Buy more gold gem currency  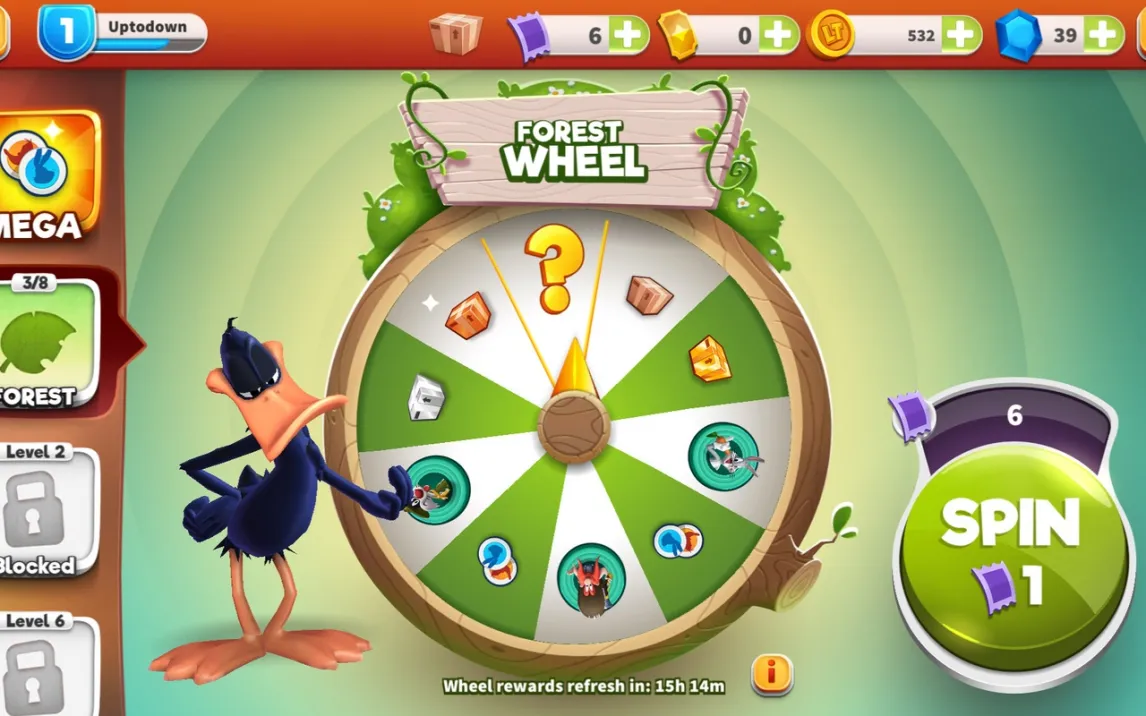(779, 35)
